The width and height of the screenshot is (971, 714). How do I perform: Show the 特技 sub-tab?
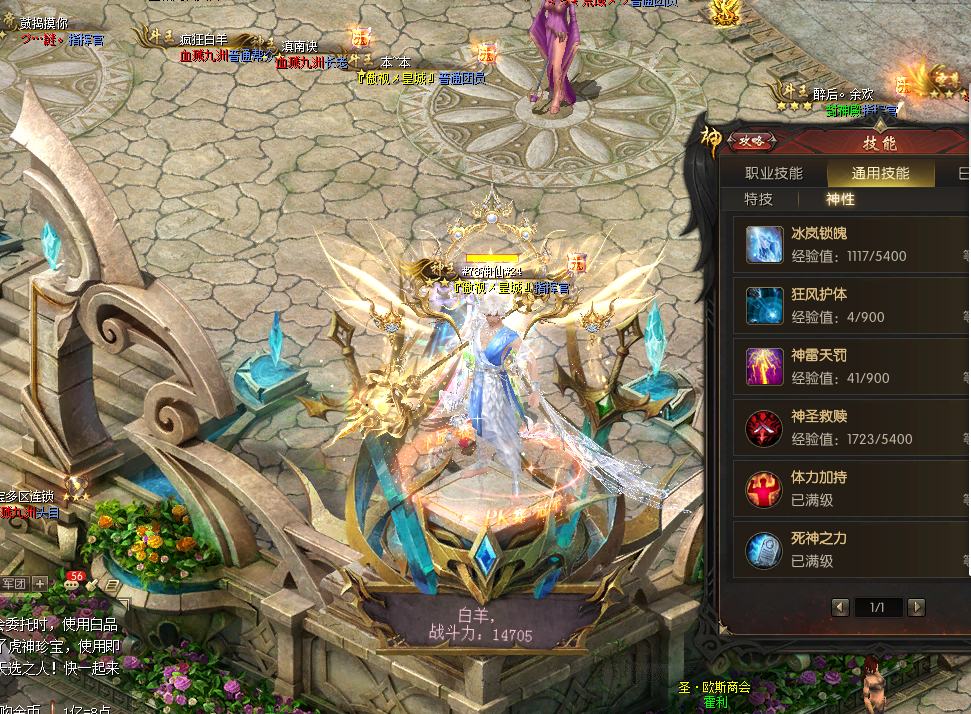click(x=758, y=199)
